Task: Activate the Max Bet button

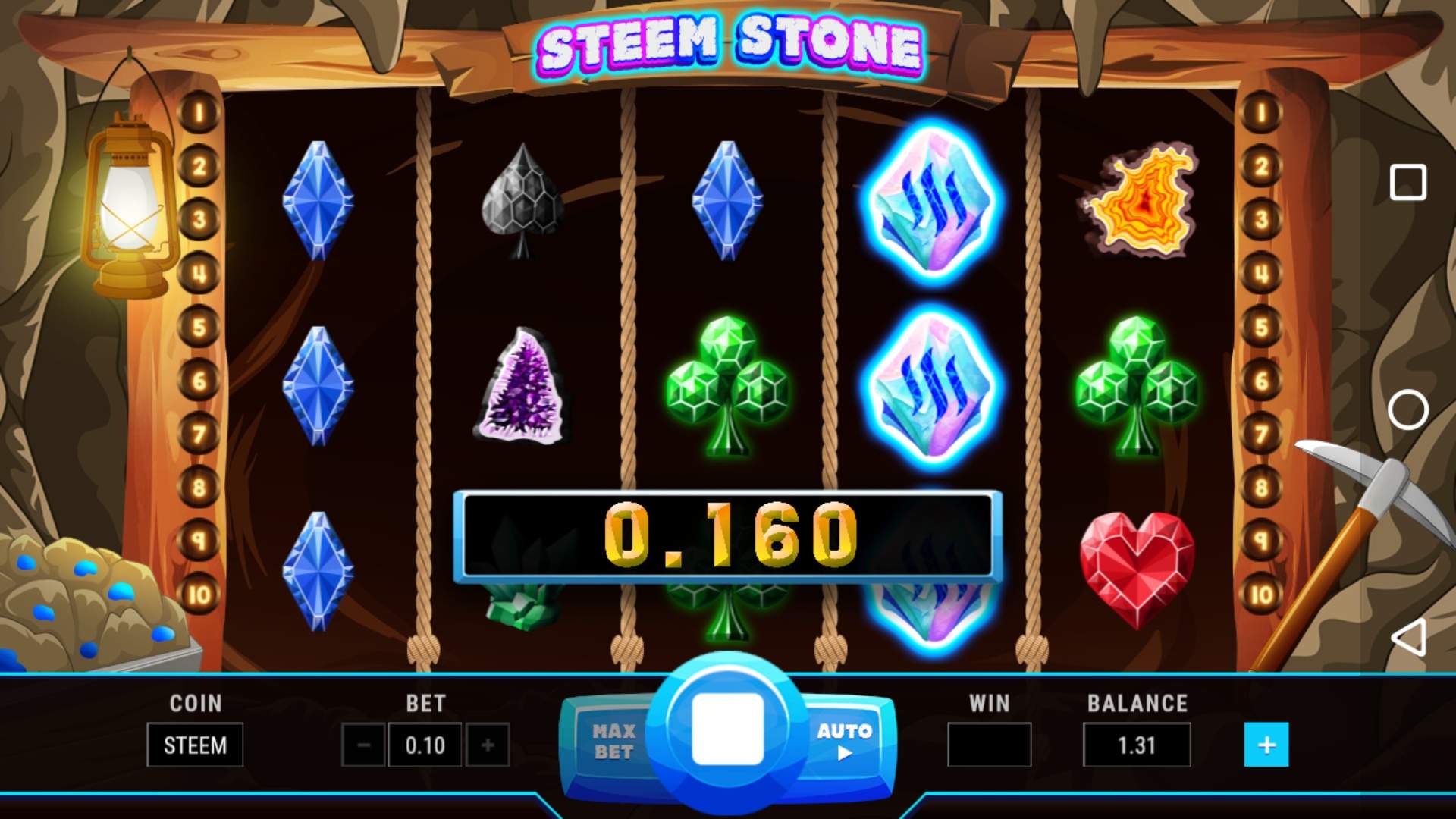Action: (613, 741)
